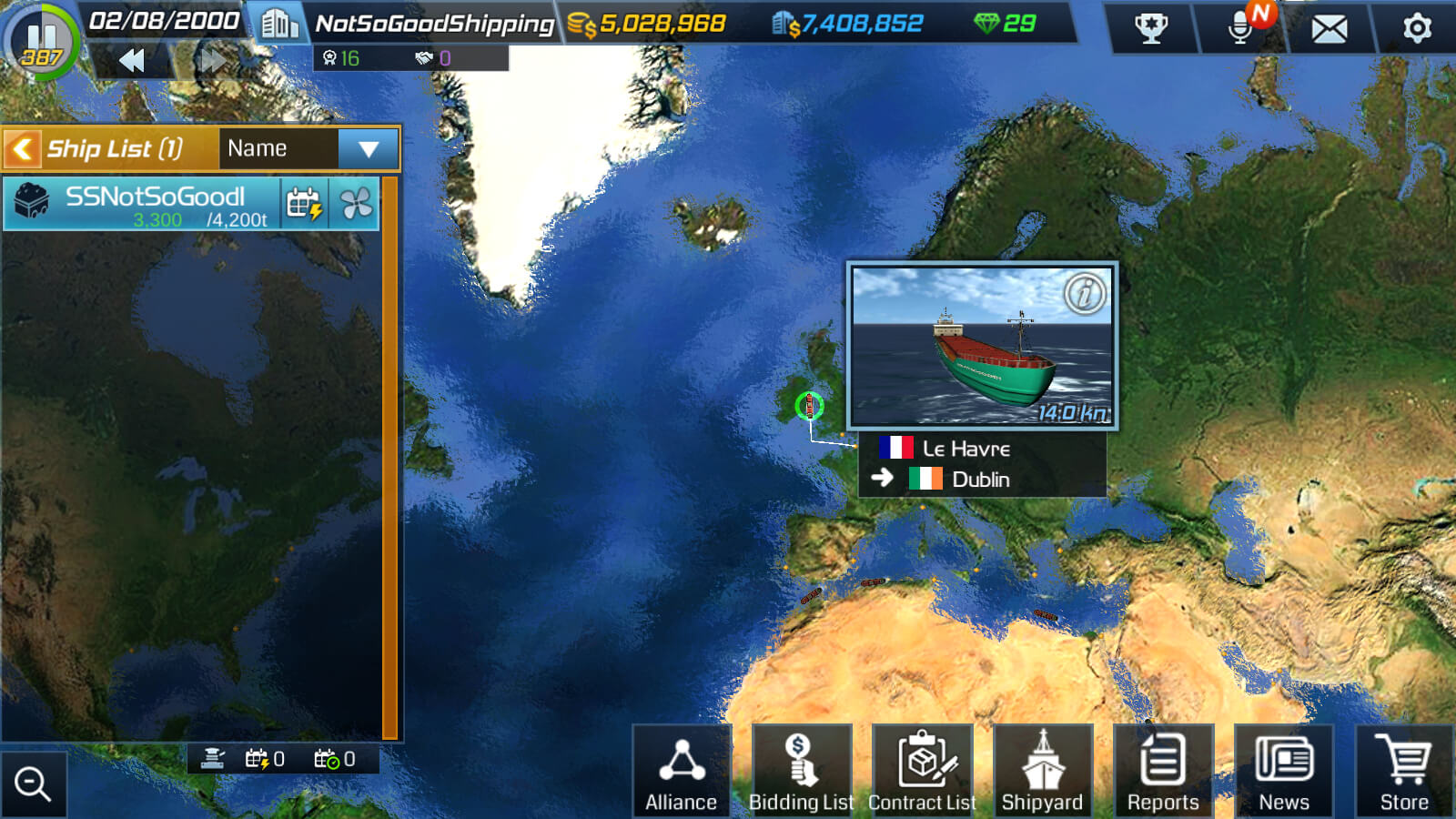Image resolution: width=1456 pixels, height=819 pixels.
Task: Go to the Shipyard
Action: tap(1043, 772)
